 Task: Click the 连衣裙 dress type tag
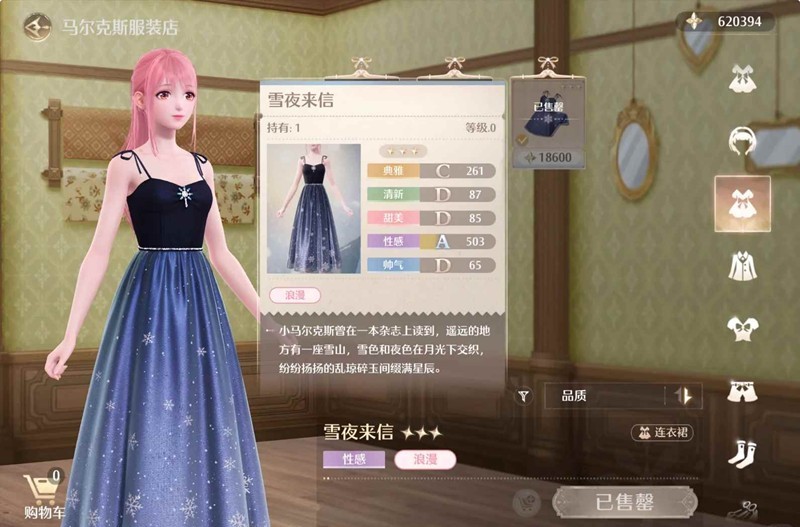[x=662, y=433]
